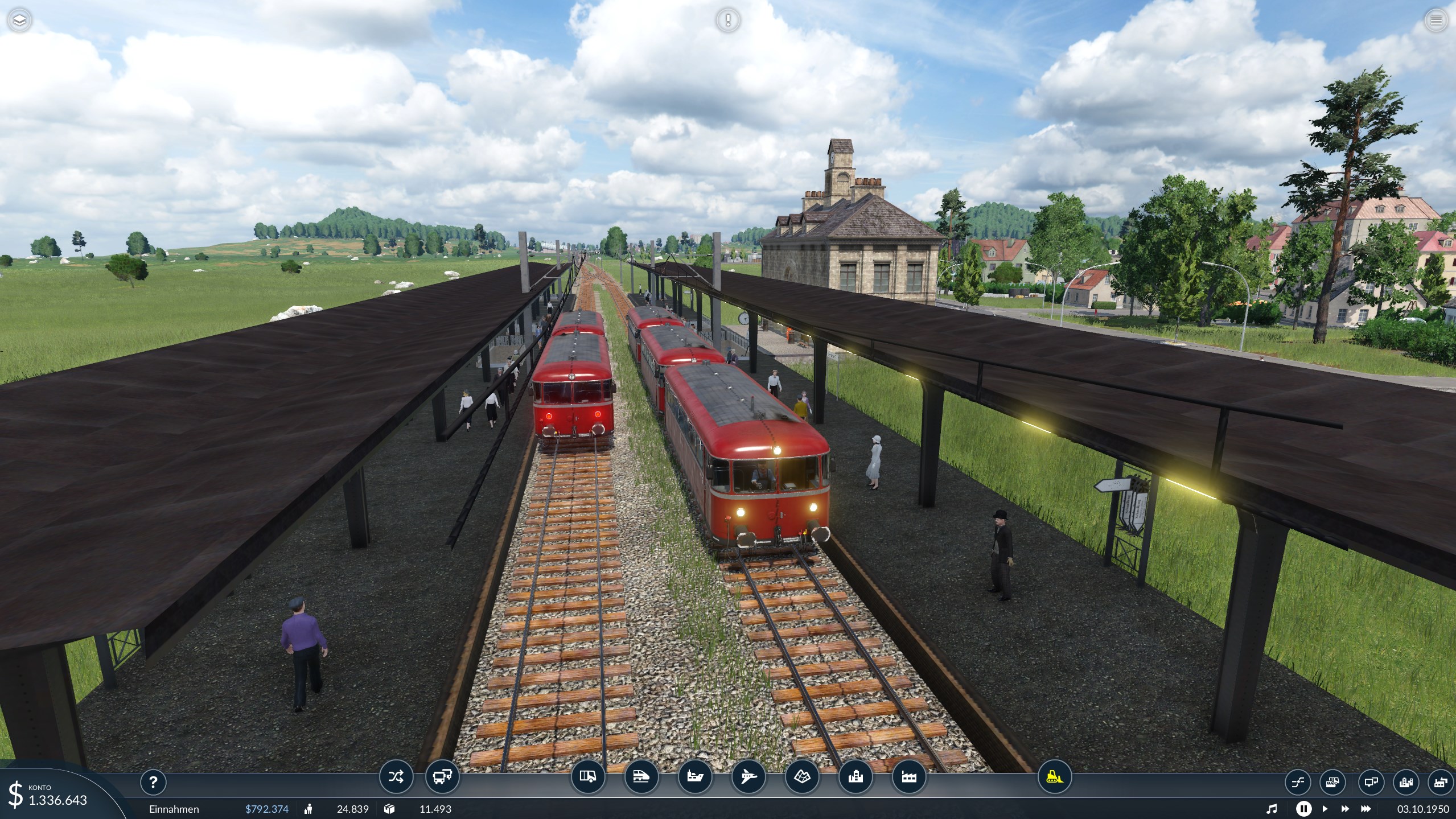Open the road vehicle purchase menu
The width and height of the screenshot is (1456, 819).
click(x=589, y=777)
